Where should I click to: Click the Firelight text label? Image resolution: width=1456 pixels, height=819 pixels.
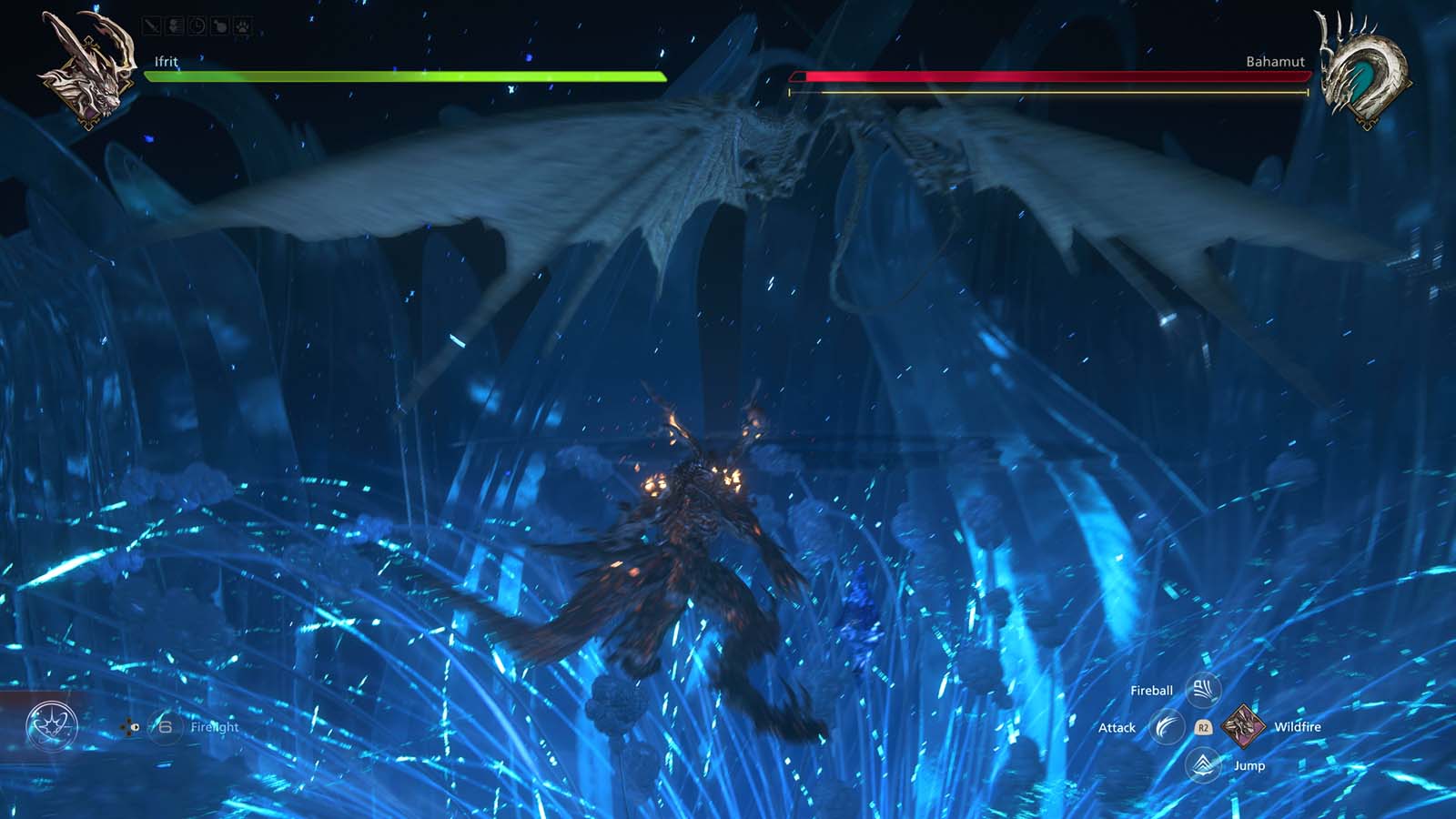click(216, 727)
